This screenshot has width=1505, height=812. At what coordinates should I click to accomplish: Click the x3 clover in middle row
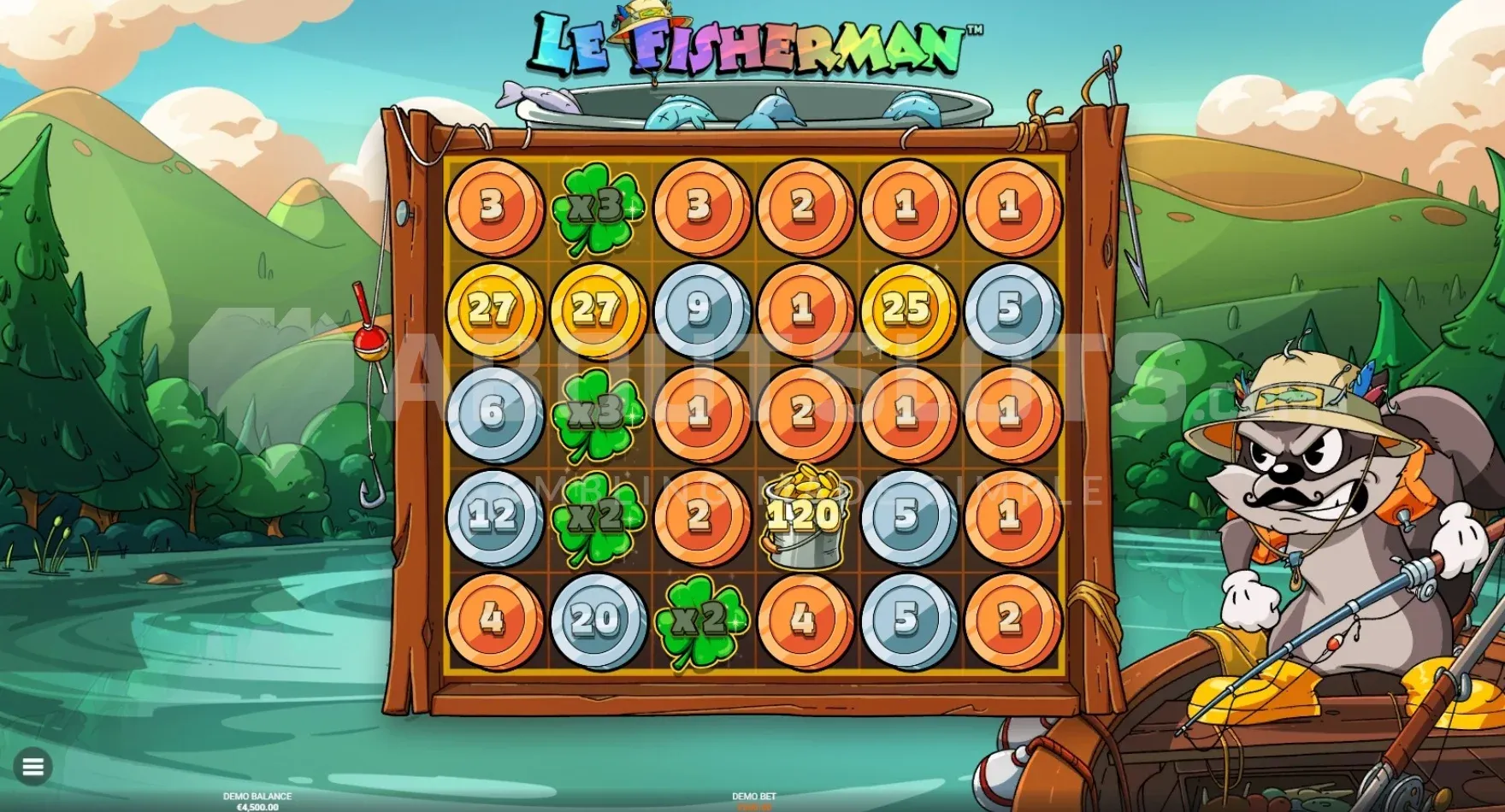click(x=596, y=412)
